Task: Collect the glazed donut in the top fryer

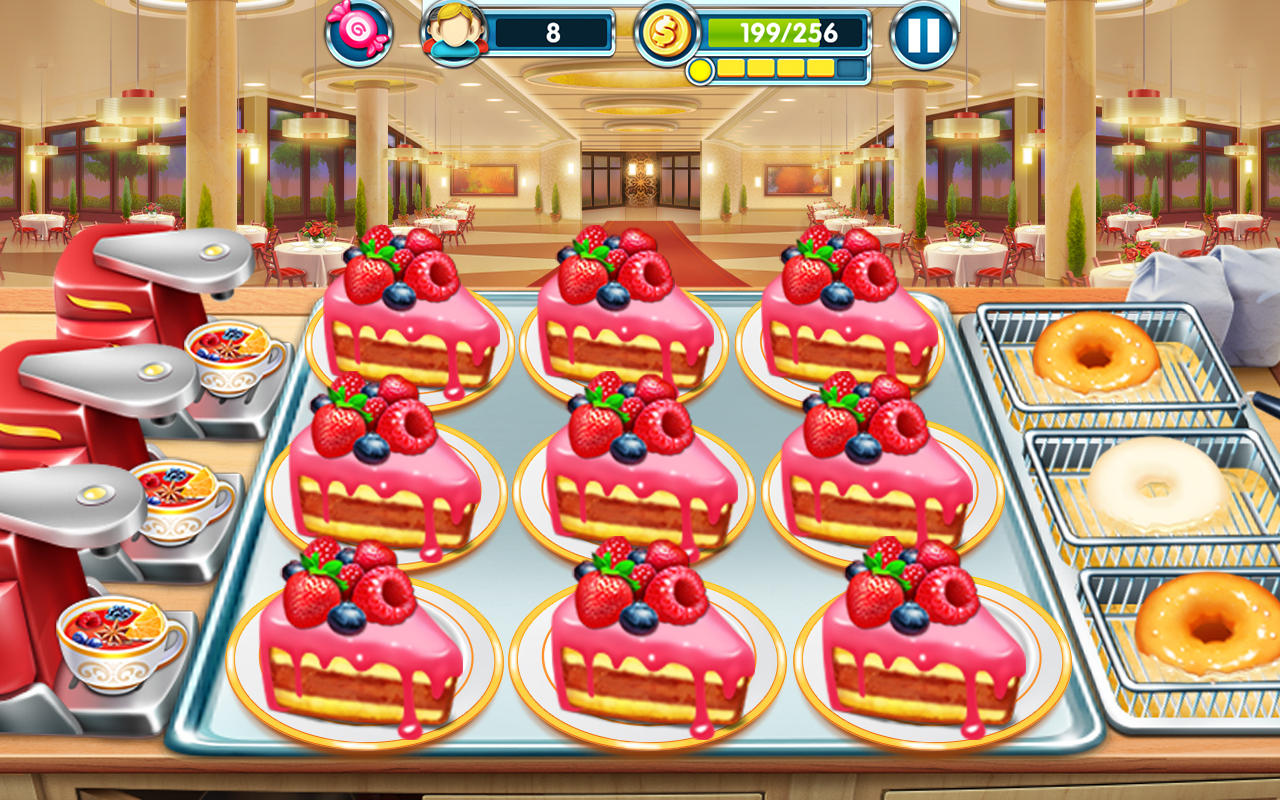Action: 1095,355
